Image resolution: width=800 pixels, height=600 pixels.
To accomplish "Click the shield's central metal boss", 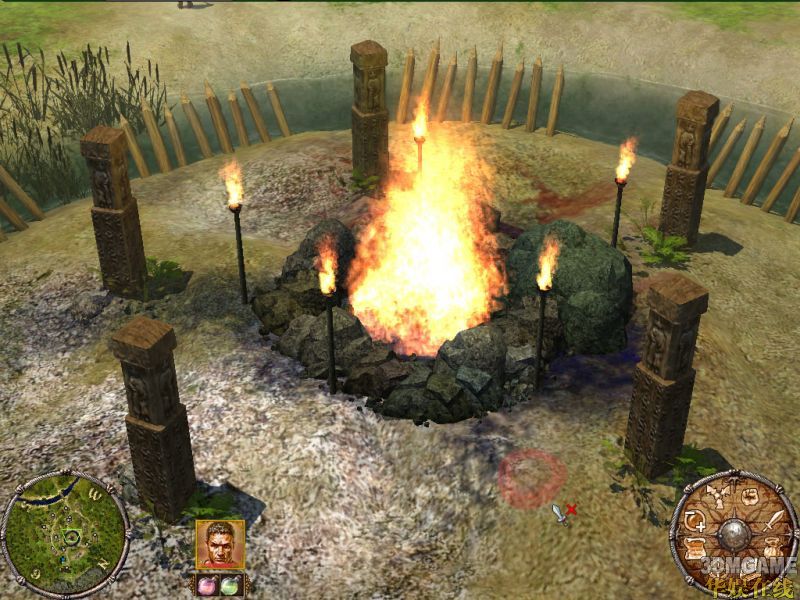I will click(x=735, y=532).
